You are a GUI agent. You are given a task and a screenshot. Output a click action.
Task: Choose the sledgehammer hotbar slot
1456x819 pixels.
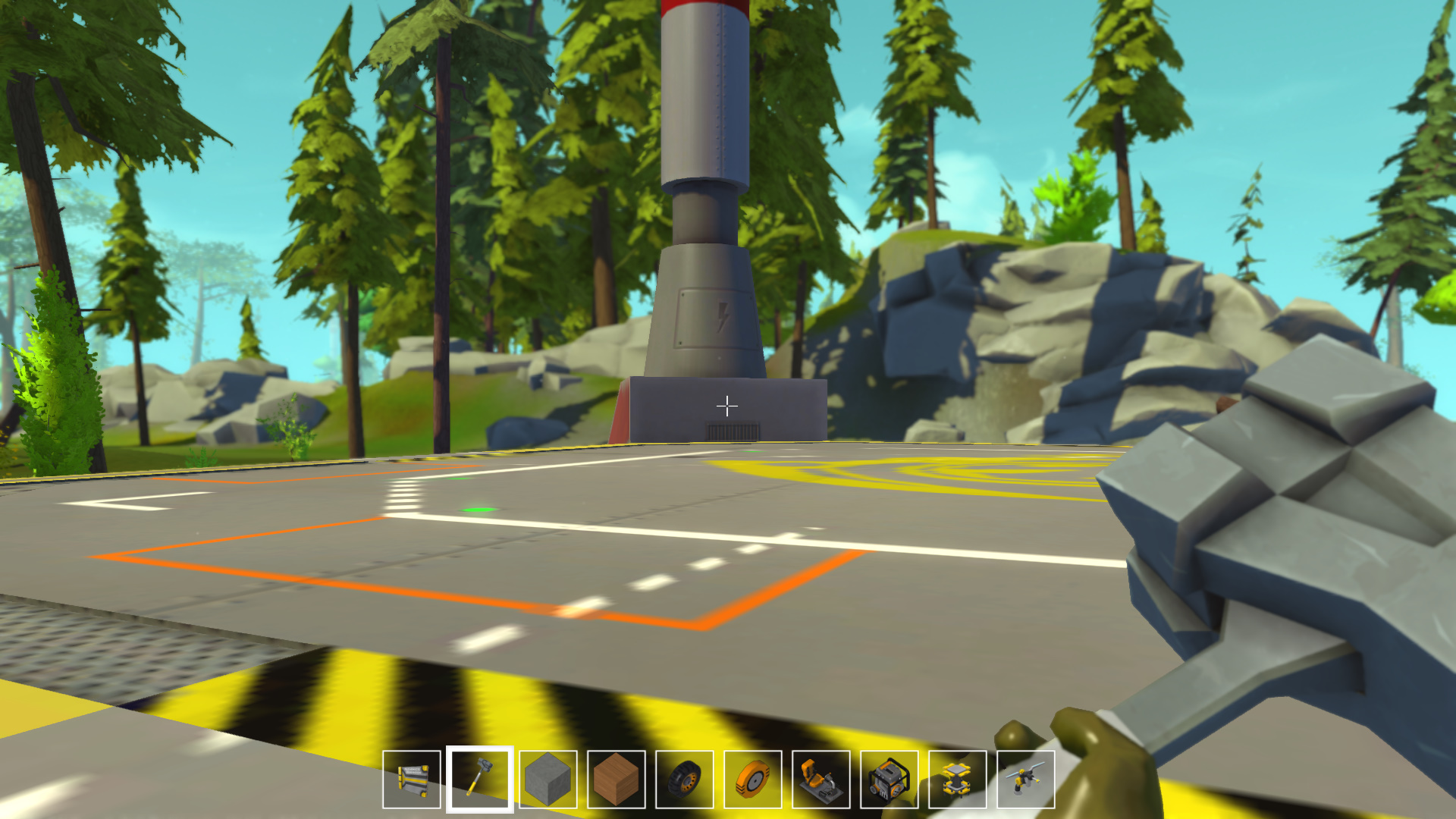(480, 780)
